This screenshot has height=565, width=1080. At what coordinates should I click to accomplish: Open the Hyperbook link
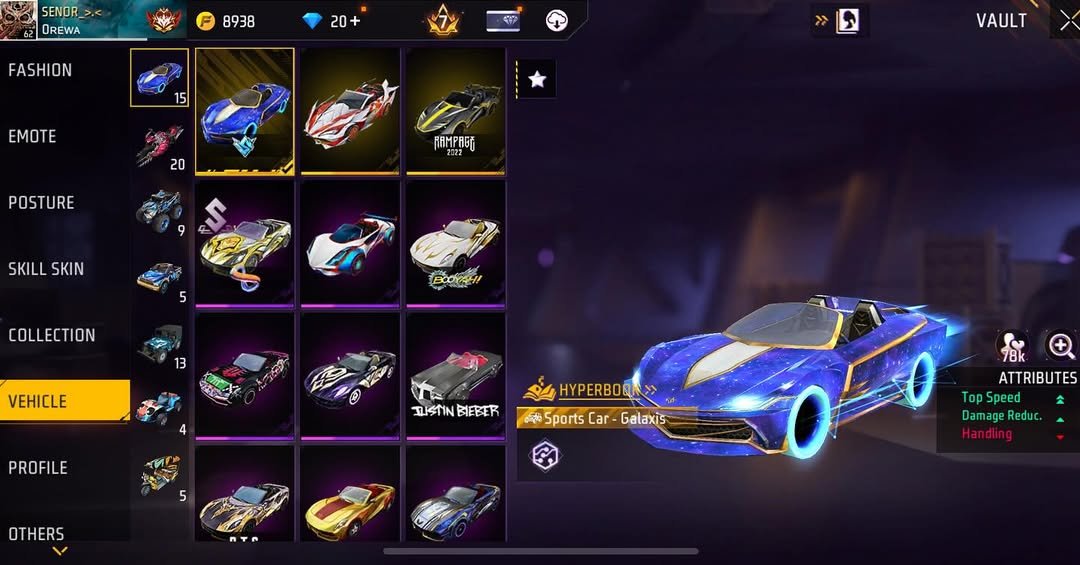(597, 390)
